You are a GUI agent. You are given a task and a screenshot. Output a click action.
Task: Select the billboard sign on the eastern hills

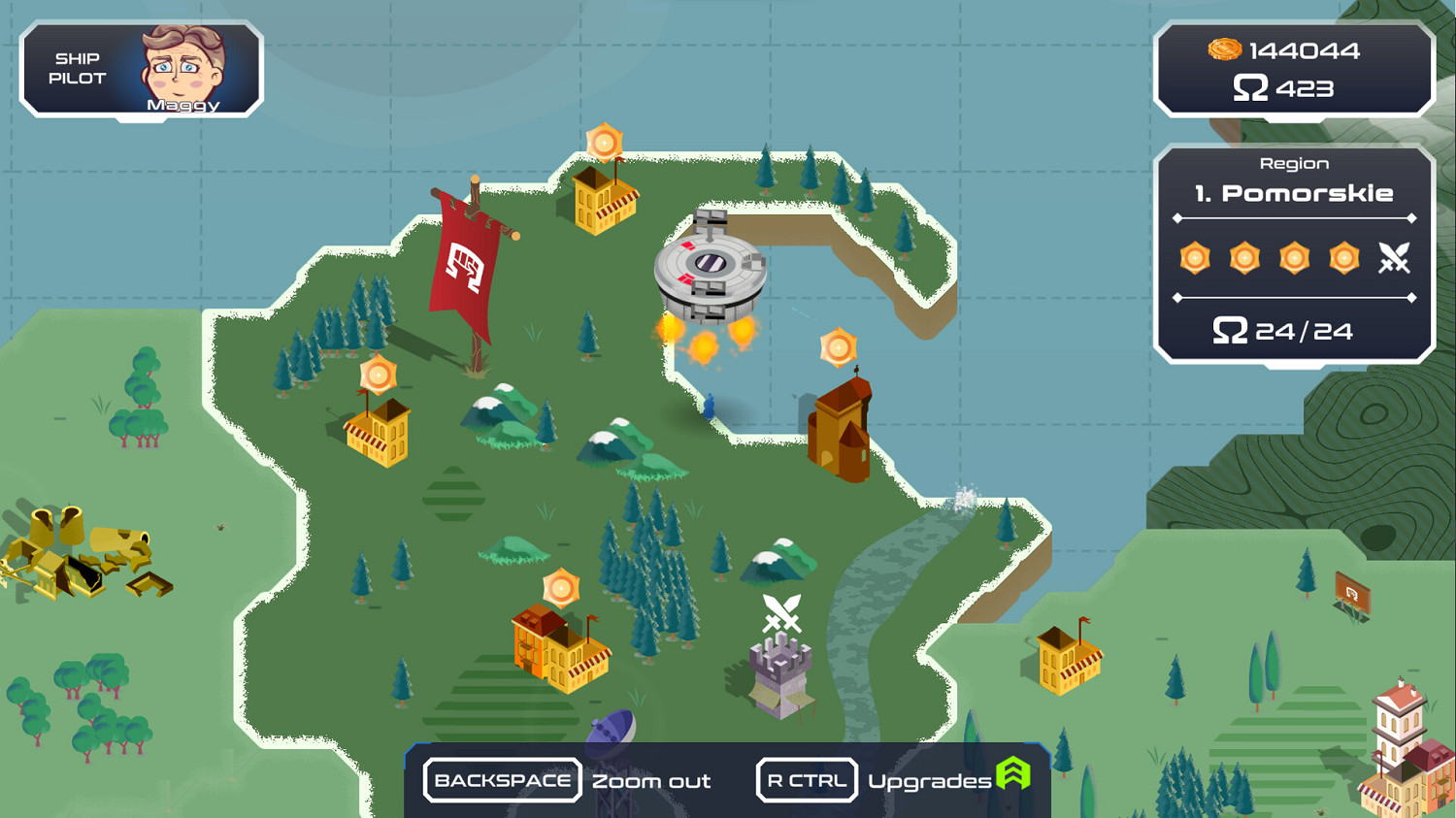pos(1351,592)
